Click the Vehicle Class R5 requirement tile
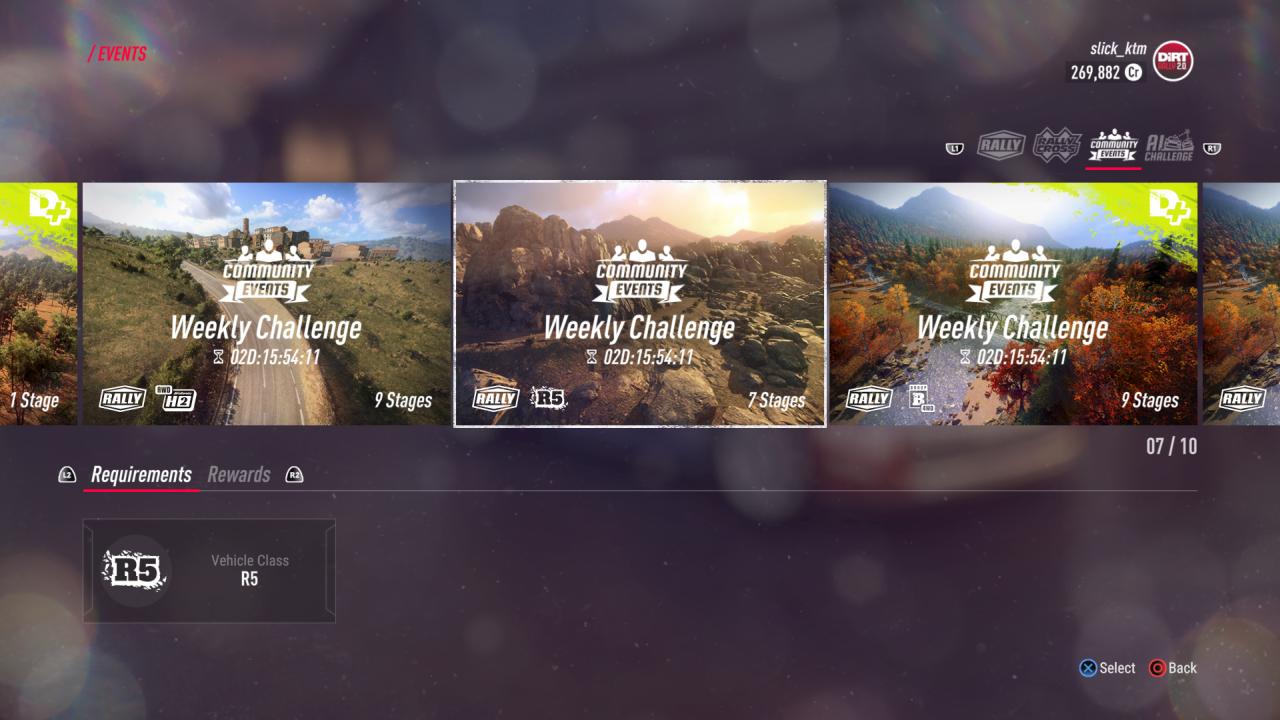1280x720 pixels. [209, 570]
